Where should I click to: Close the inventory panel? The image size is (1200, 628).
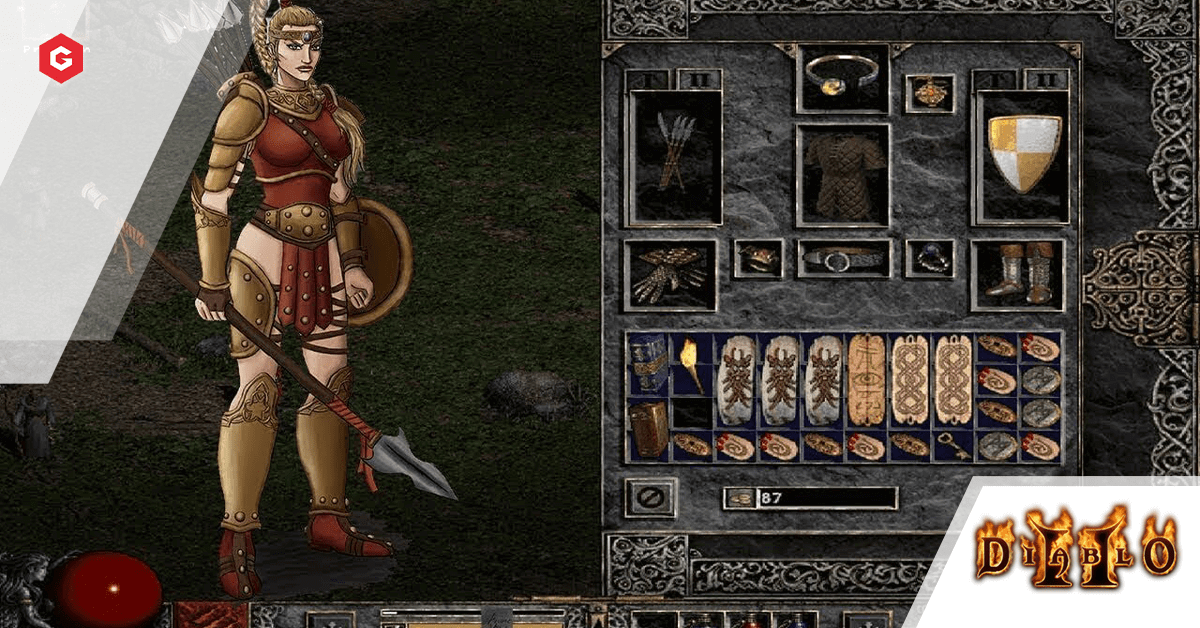click(x=649, y=497)
